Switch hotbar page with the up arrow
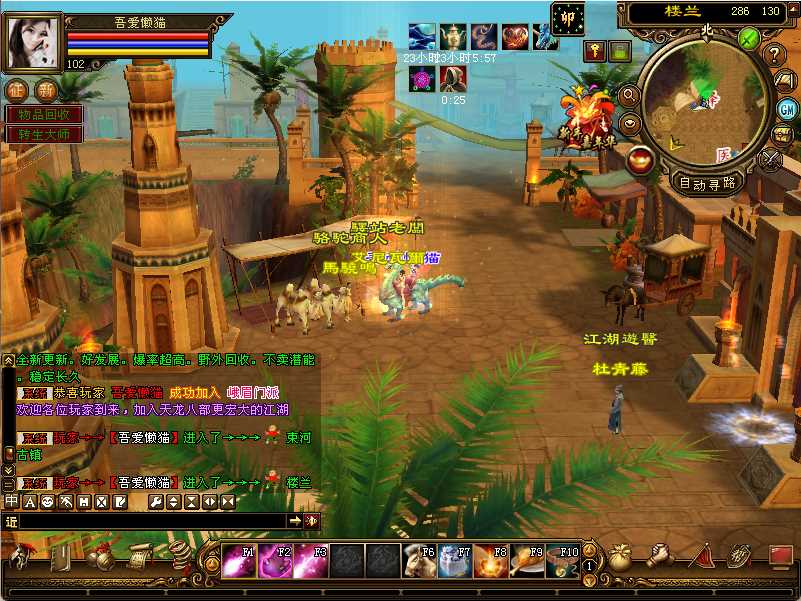801x601 pixels. [589, 550]
